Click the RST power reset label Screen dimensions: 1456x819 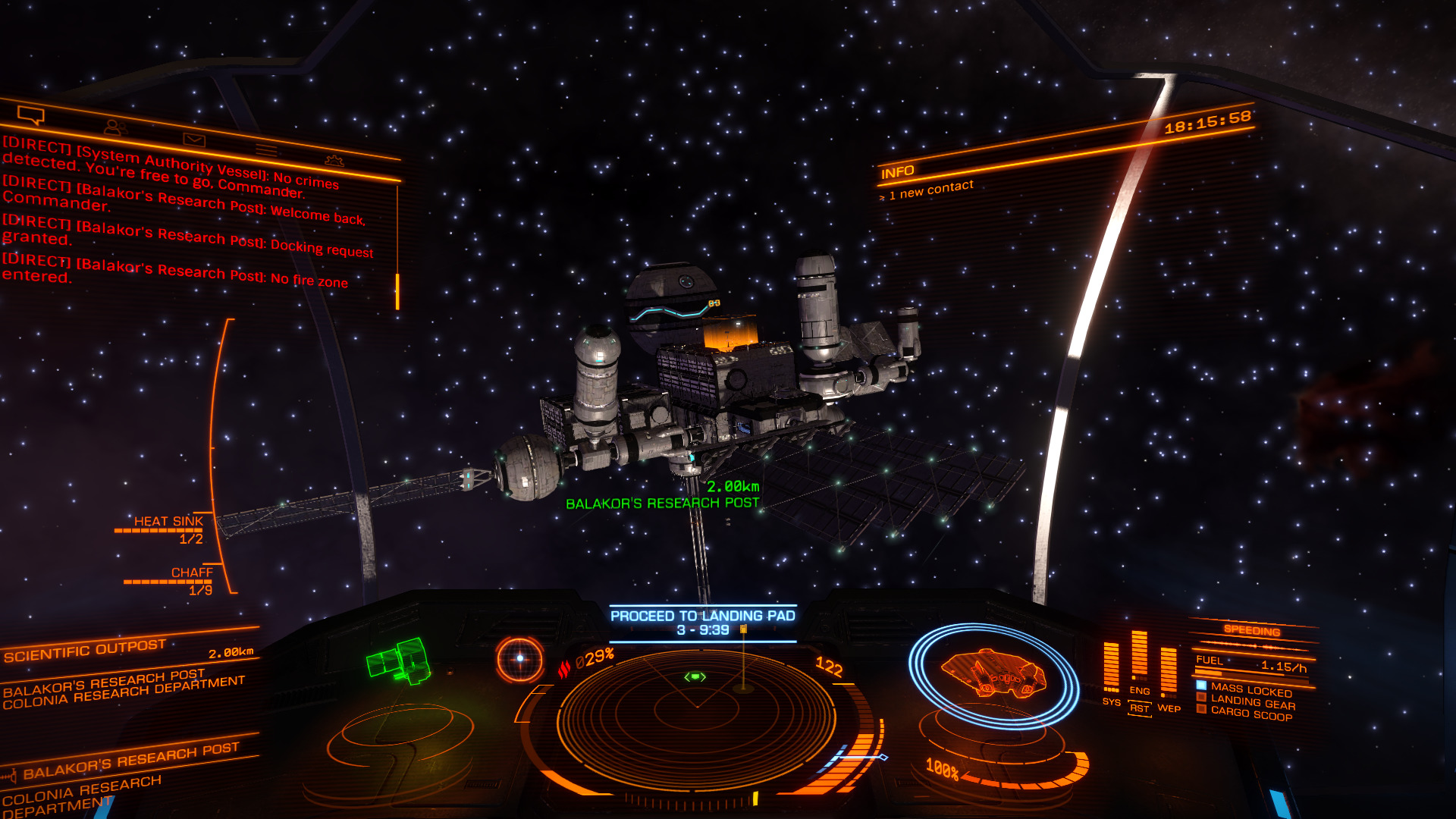pyautogui.click(x=1139, y=708)
